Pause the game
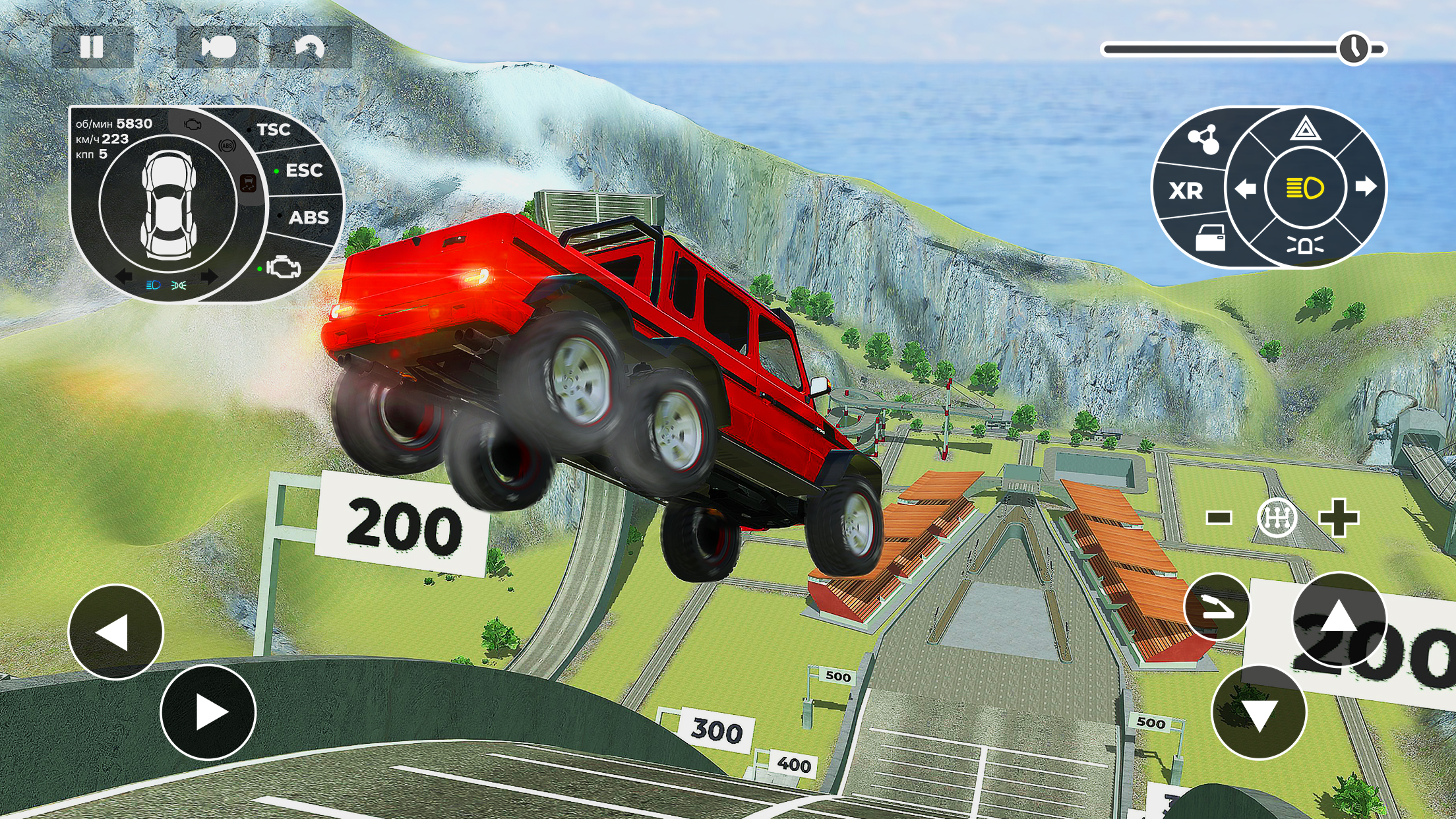 point(91,47)
